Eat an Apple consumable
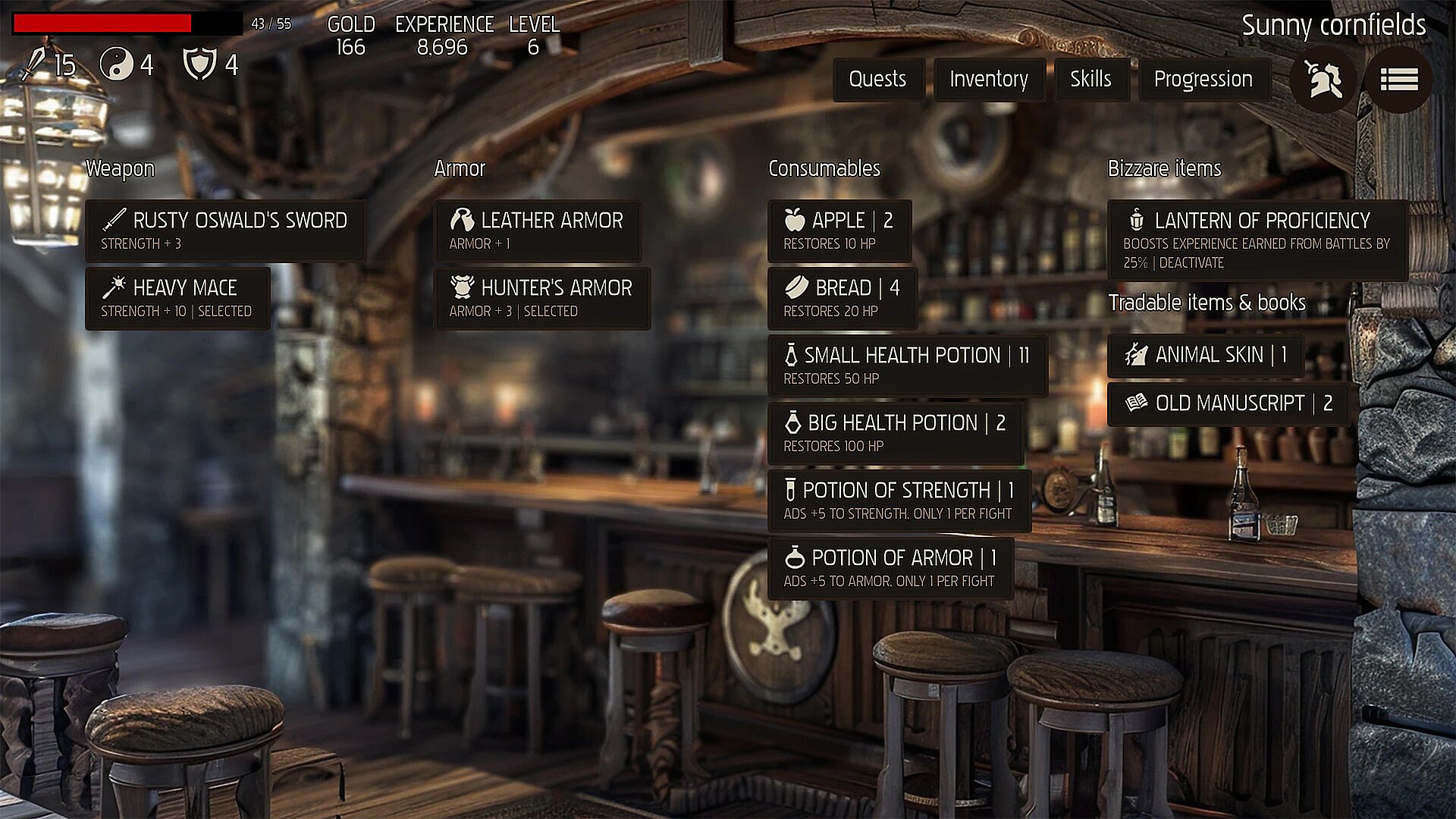Screen dimensions: 1456x819 [x=839, y=231]
